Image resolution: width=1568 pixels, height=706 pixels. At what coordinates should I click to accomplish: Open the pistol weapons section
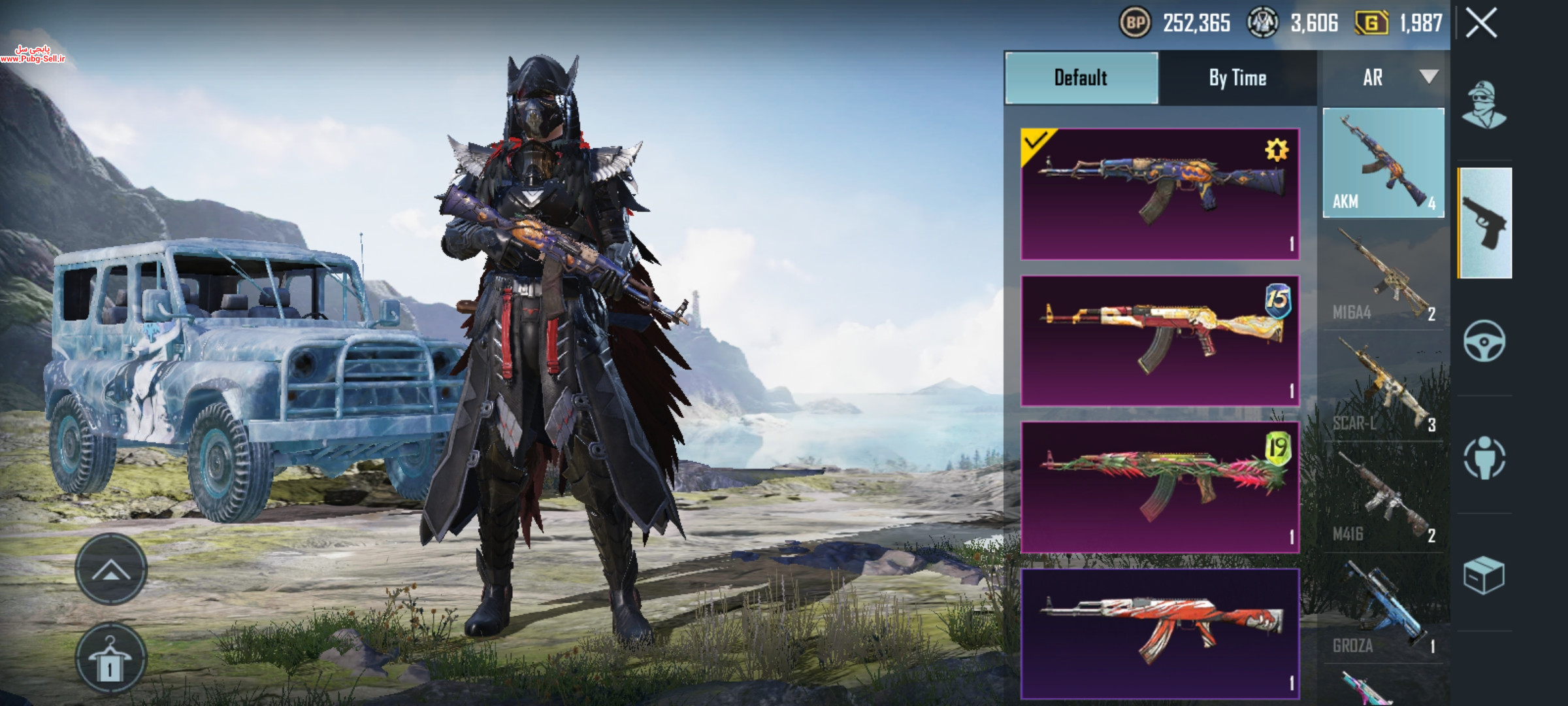pyautogui.click(x=1485, y=223)
